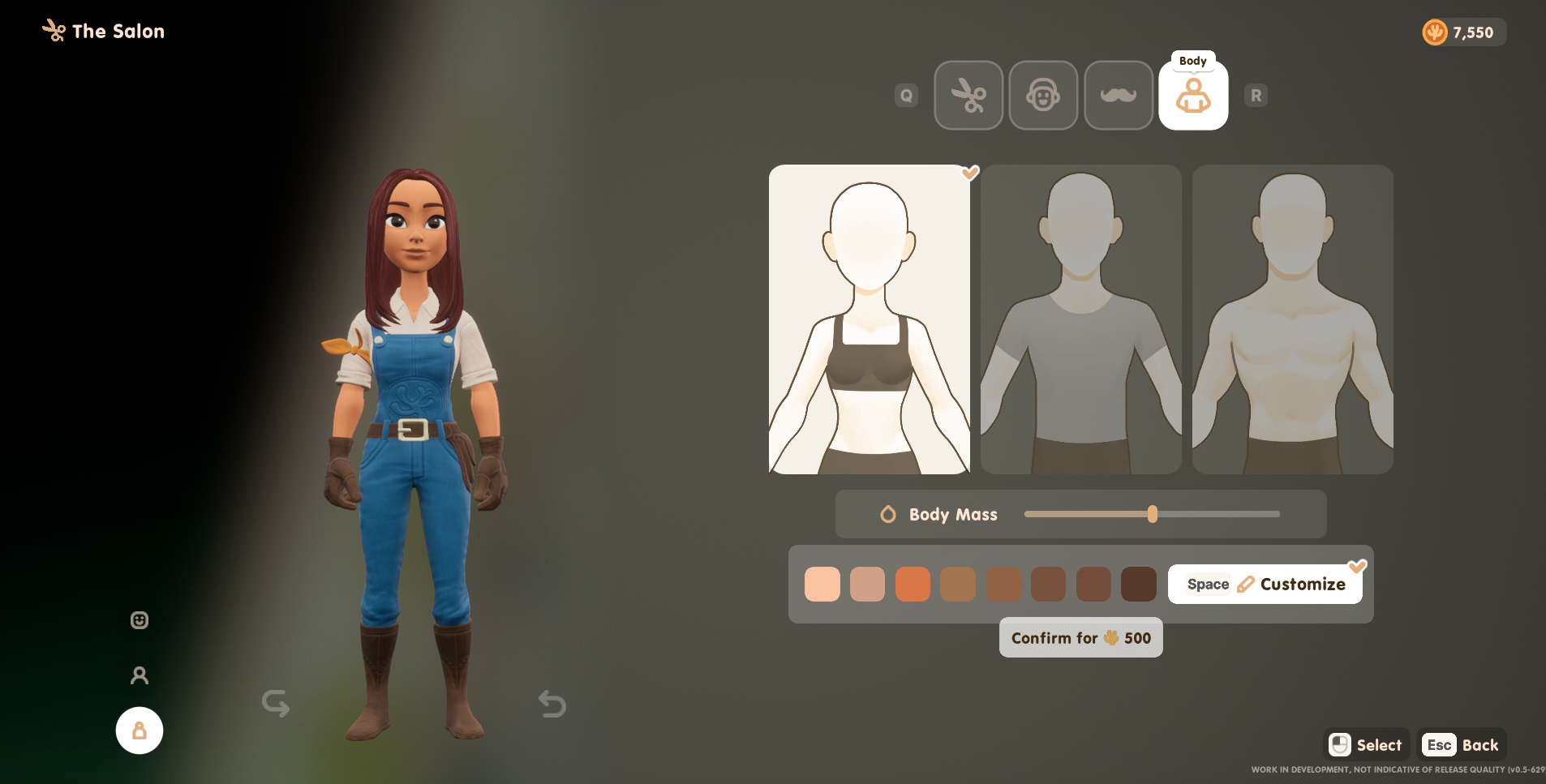Image resolution: width=1546 pixels, height=784 pixels.
Task: Open the Customize skin color option
Action: [1265, 584]
